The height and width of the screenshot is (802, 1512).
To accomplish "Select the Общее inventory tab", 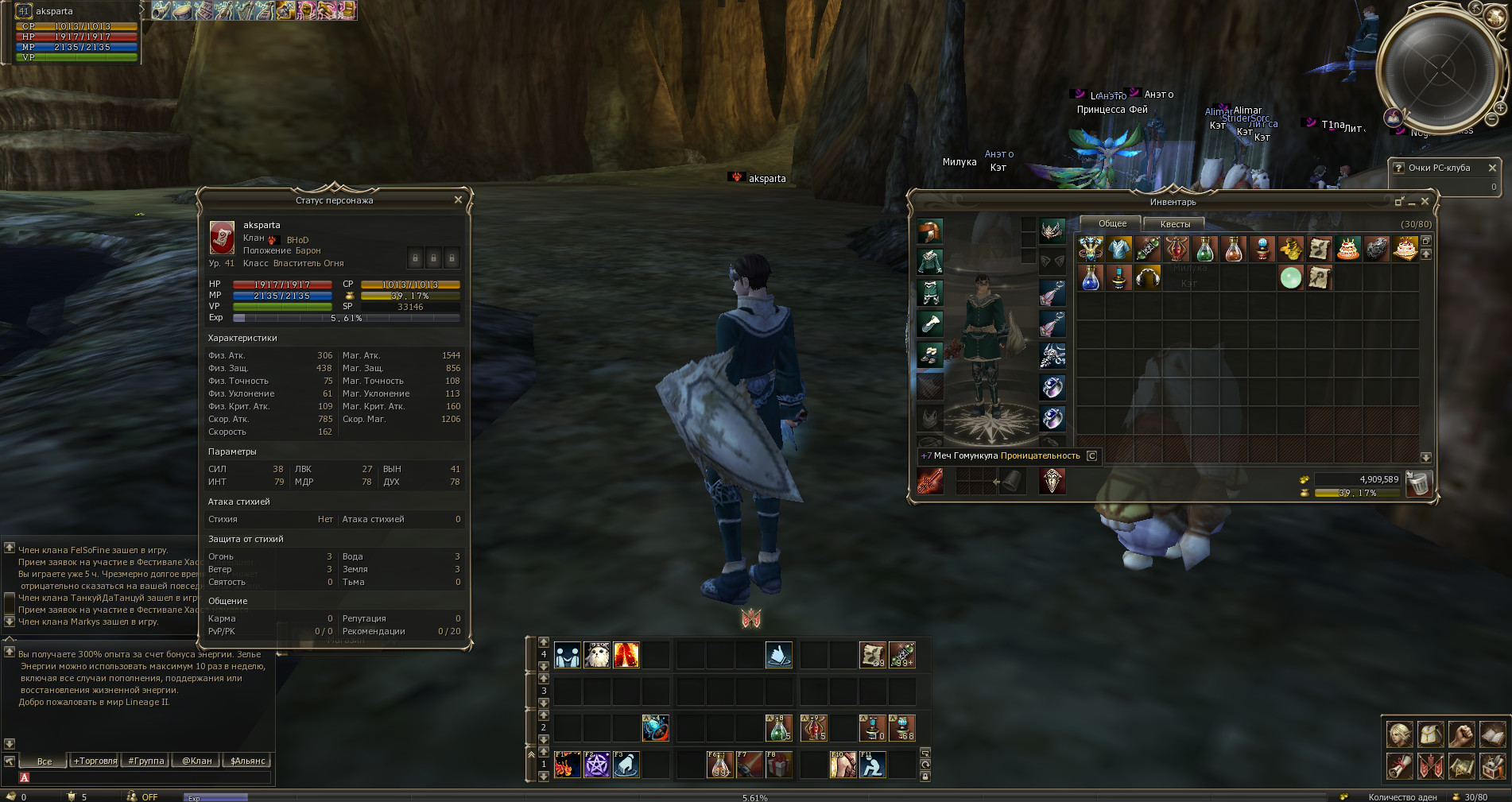I will click(x=1112, y=223).
